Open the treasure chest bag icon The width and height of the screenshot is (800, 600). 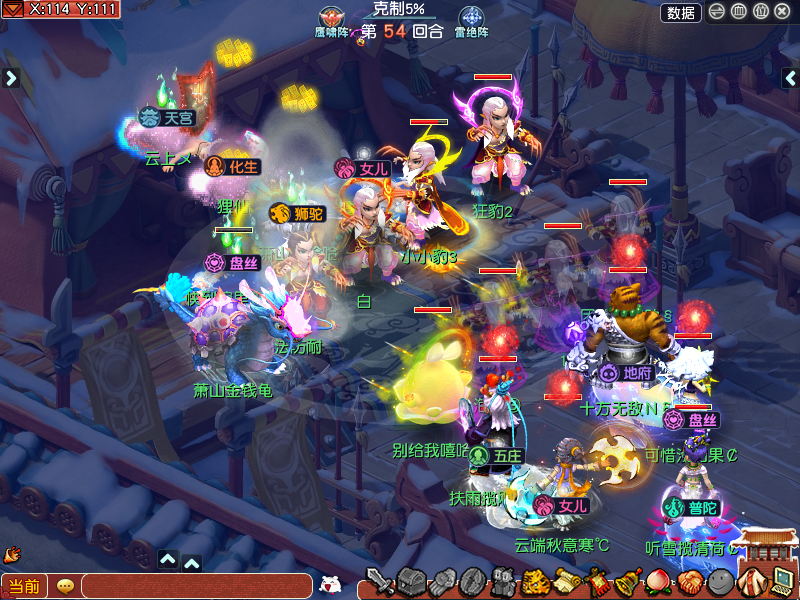[x=412, y=581]
